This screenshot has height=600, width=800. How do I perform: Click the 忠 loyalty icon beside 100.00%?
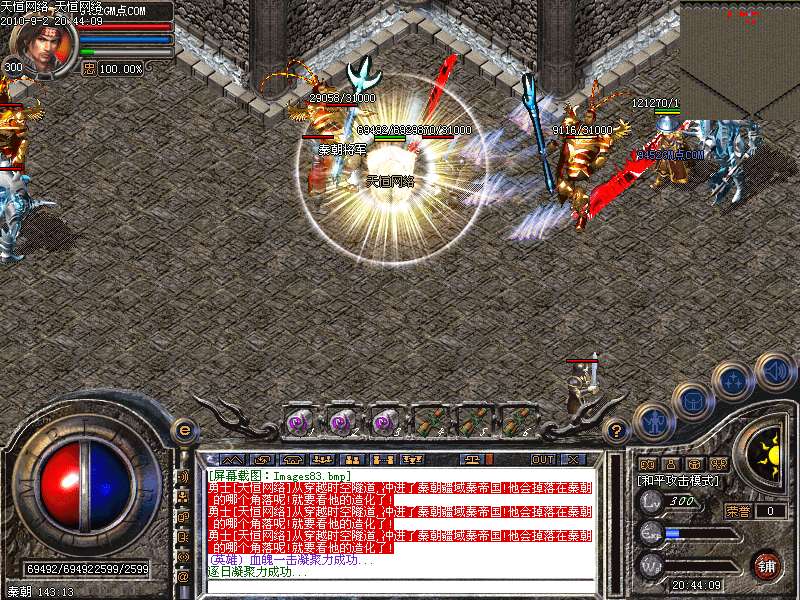tap(88, 68)
